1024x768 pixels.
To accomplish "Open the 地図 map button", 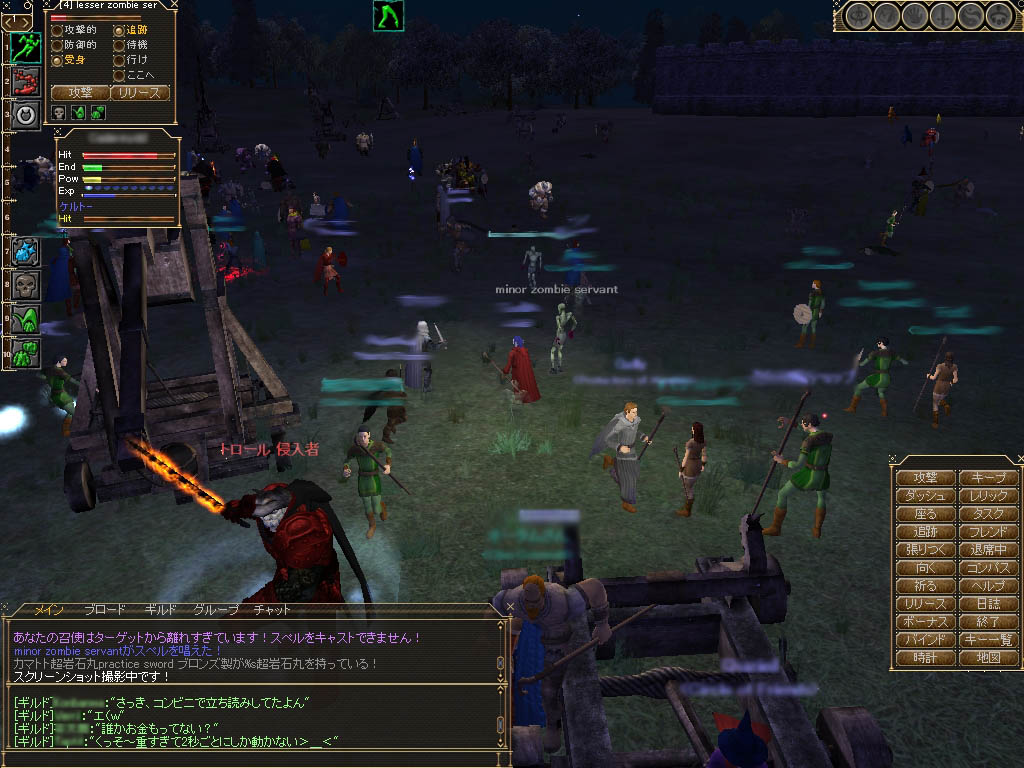I will click(x=988, y=658).
